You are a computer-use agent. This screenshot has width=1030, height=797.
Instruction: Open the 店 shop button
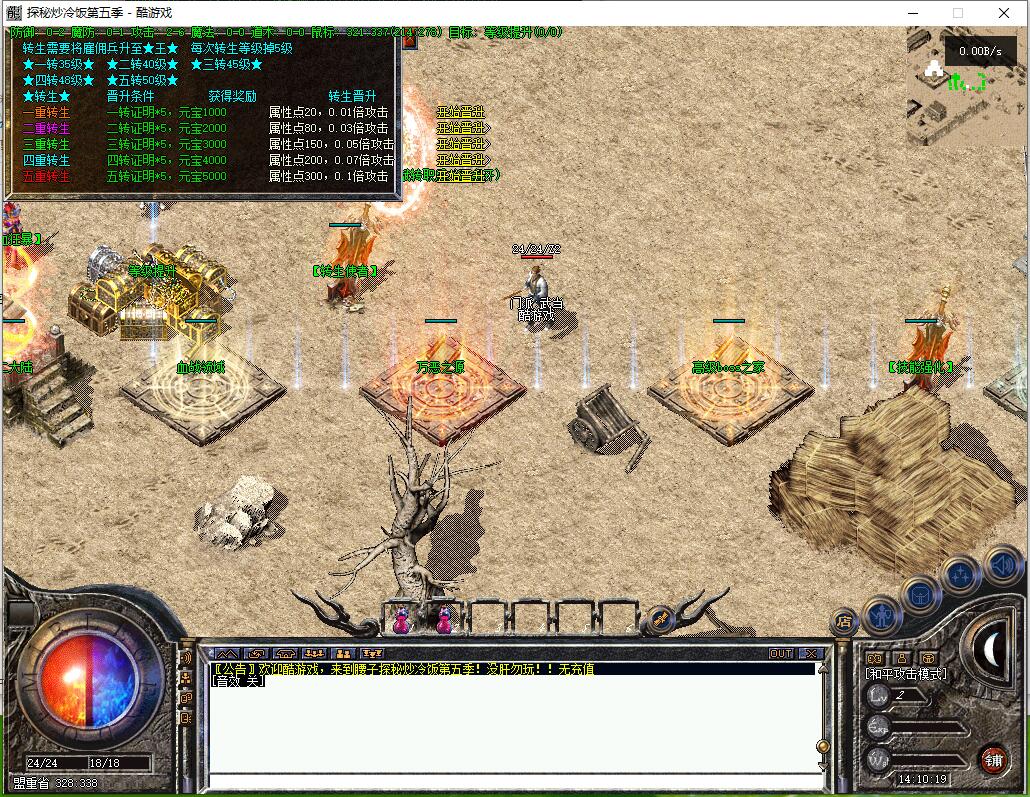click(x=844, y=622)
